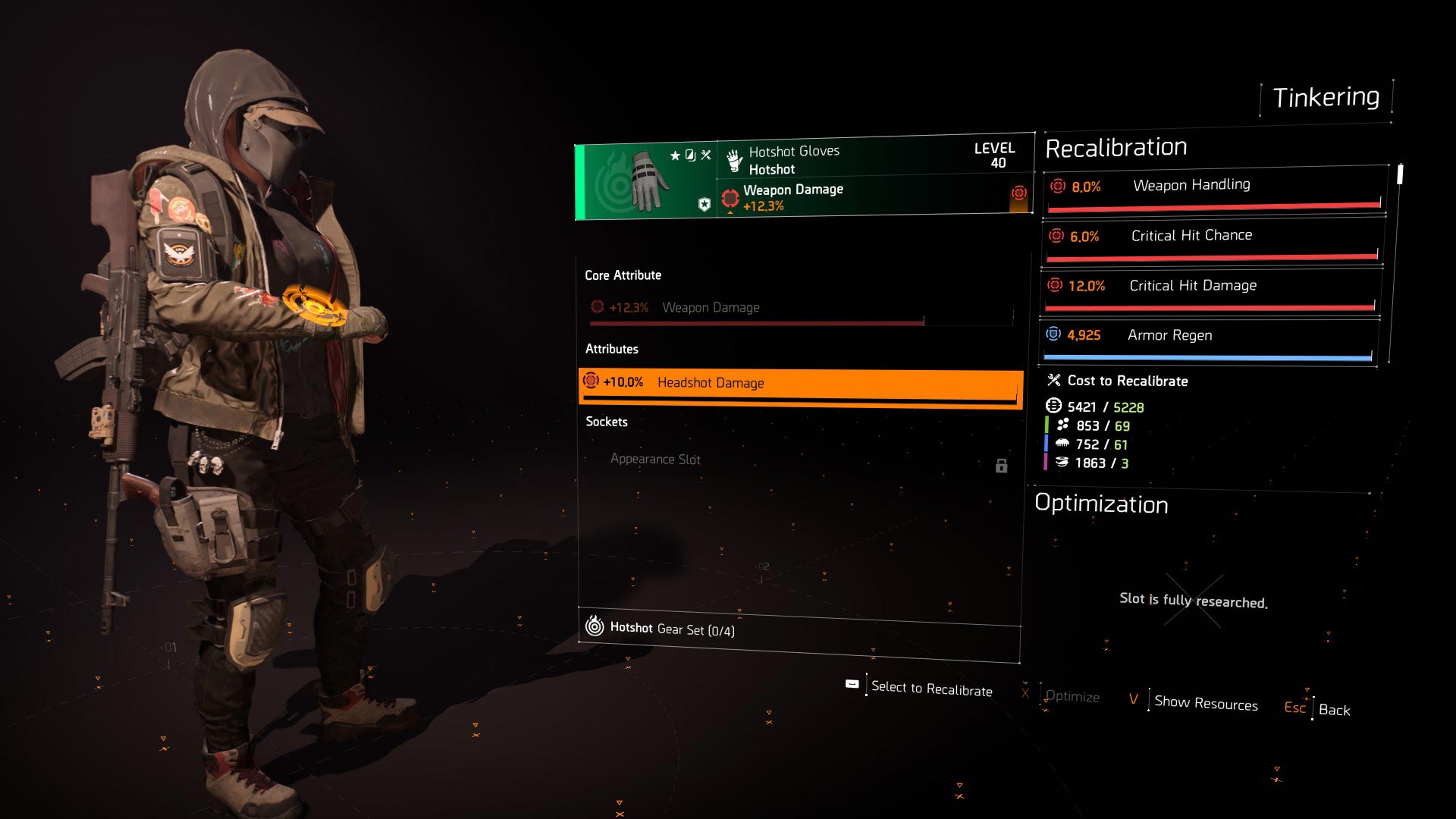Click the Cost to Recalibrate tools icon
This screenshot has height=819, width=1456.
[x=1053, y=381]
